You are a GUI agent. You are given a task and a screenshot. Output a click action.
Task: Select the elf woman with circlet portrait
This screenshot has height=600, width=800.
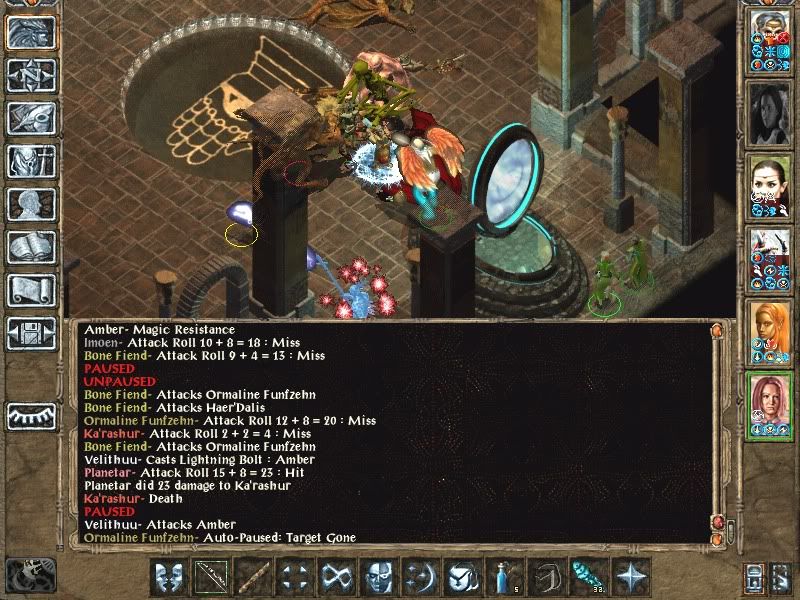coord(769,184)
